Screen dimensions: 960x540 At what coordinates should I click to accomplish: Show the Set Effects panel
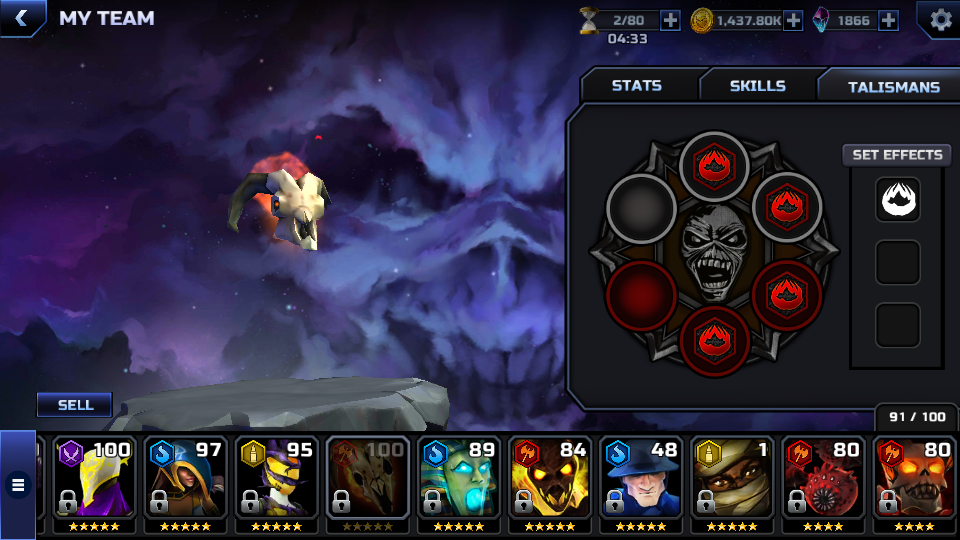(x=897, y=155)
